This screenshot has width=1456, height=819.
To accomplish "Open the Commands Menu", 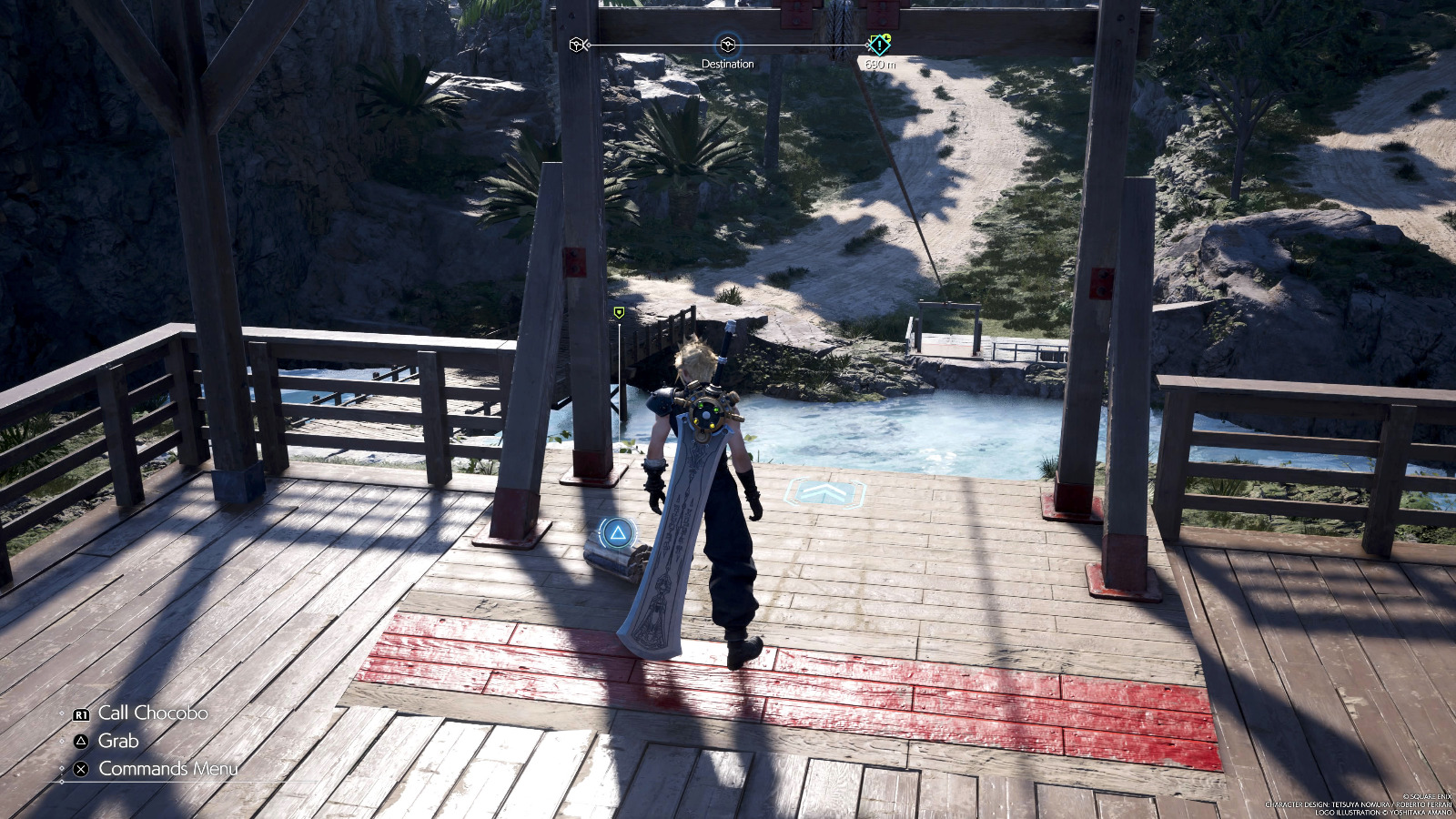I will [167, 767].
